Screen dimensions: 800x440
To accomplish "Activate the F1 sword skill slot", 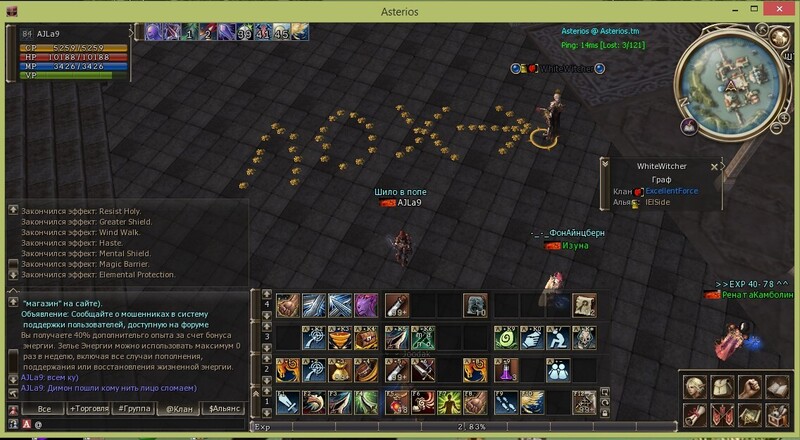I will click(289, 402).
